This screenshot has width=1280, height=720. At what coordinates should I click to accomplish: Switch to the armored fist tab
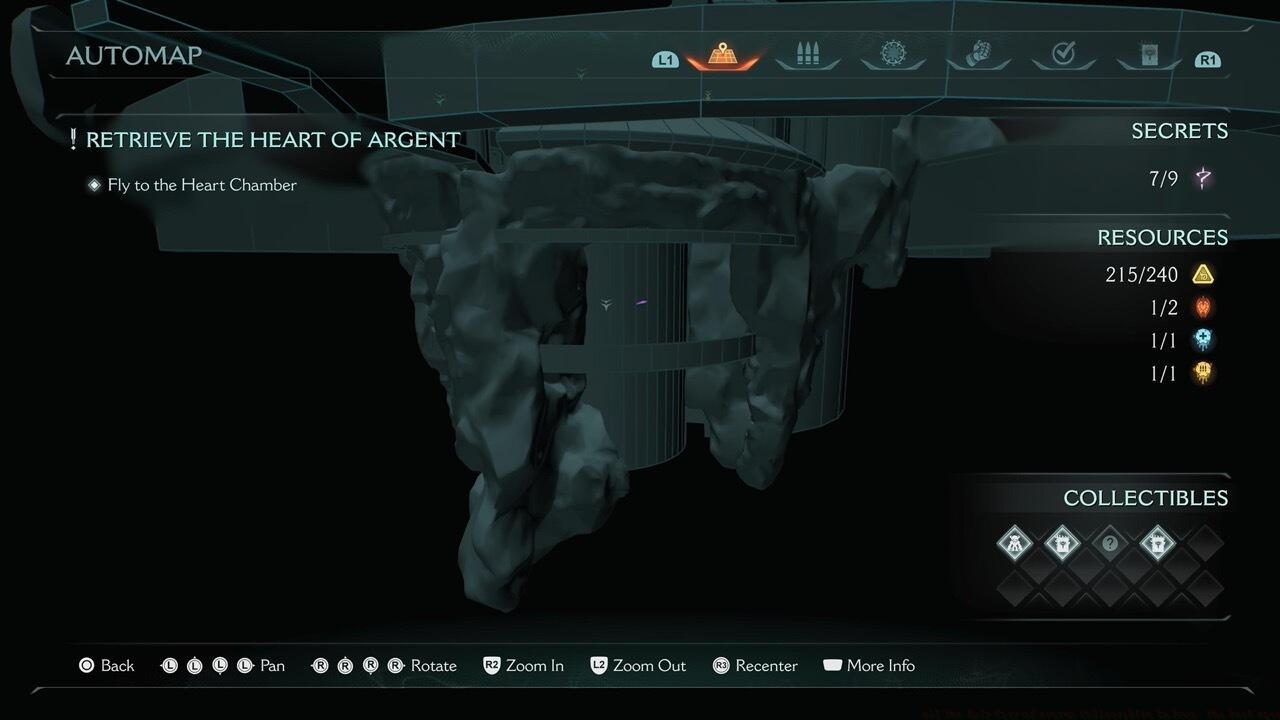pyautogui.click(x=978, y=54)
